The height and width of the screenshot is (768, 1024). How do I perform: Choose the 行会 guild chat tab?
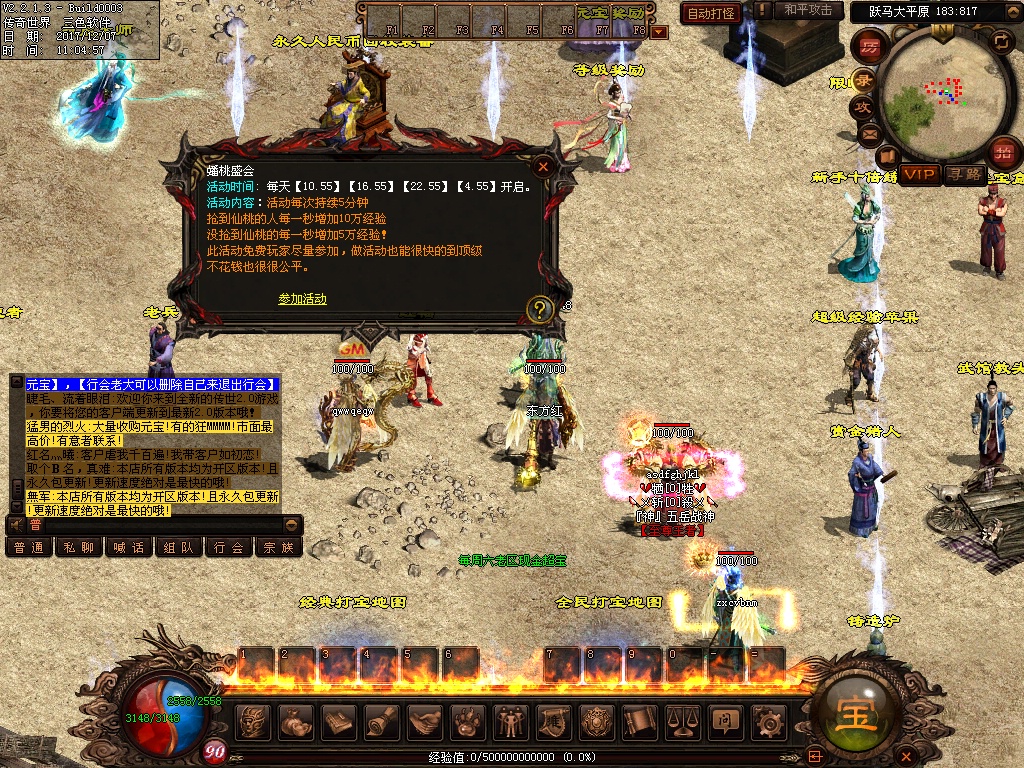[x=229, y=547]
